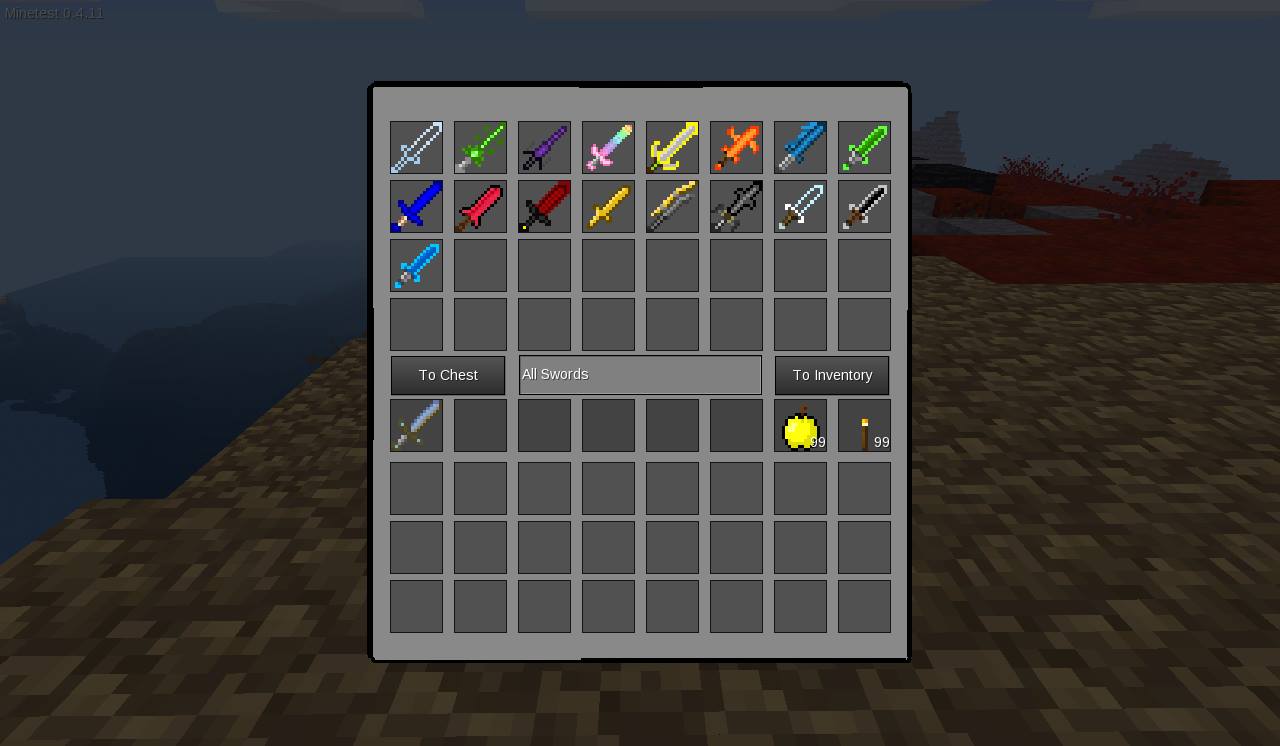
Task: Click the All Swords name field
Action: pyautogui.click(x=640, y=374)
